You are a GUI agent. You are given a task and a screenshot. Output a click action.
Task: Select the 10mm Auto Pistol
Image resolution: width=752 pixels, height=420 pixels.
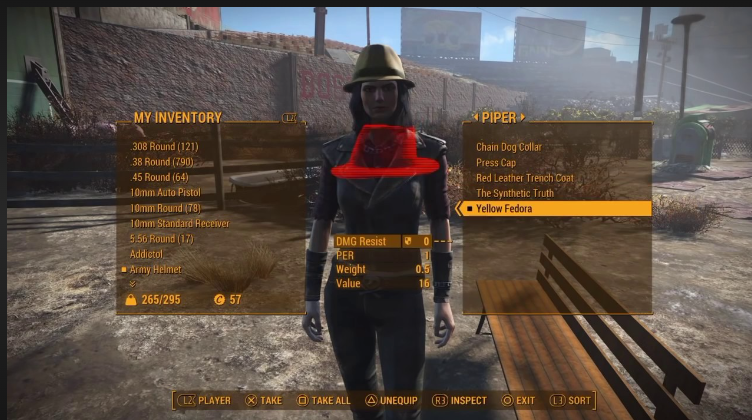166,192
